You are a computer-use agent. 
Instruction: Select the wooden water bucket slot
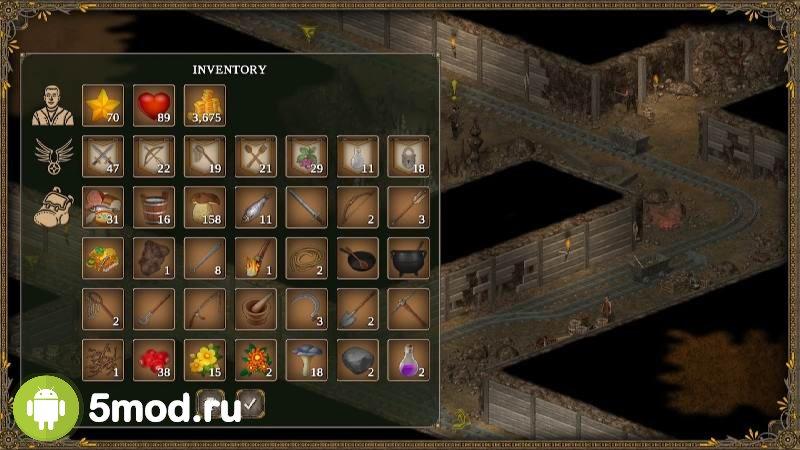coord(153,207)
